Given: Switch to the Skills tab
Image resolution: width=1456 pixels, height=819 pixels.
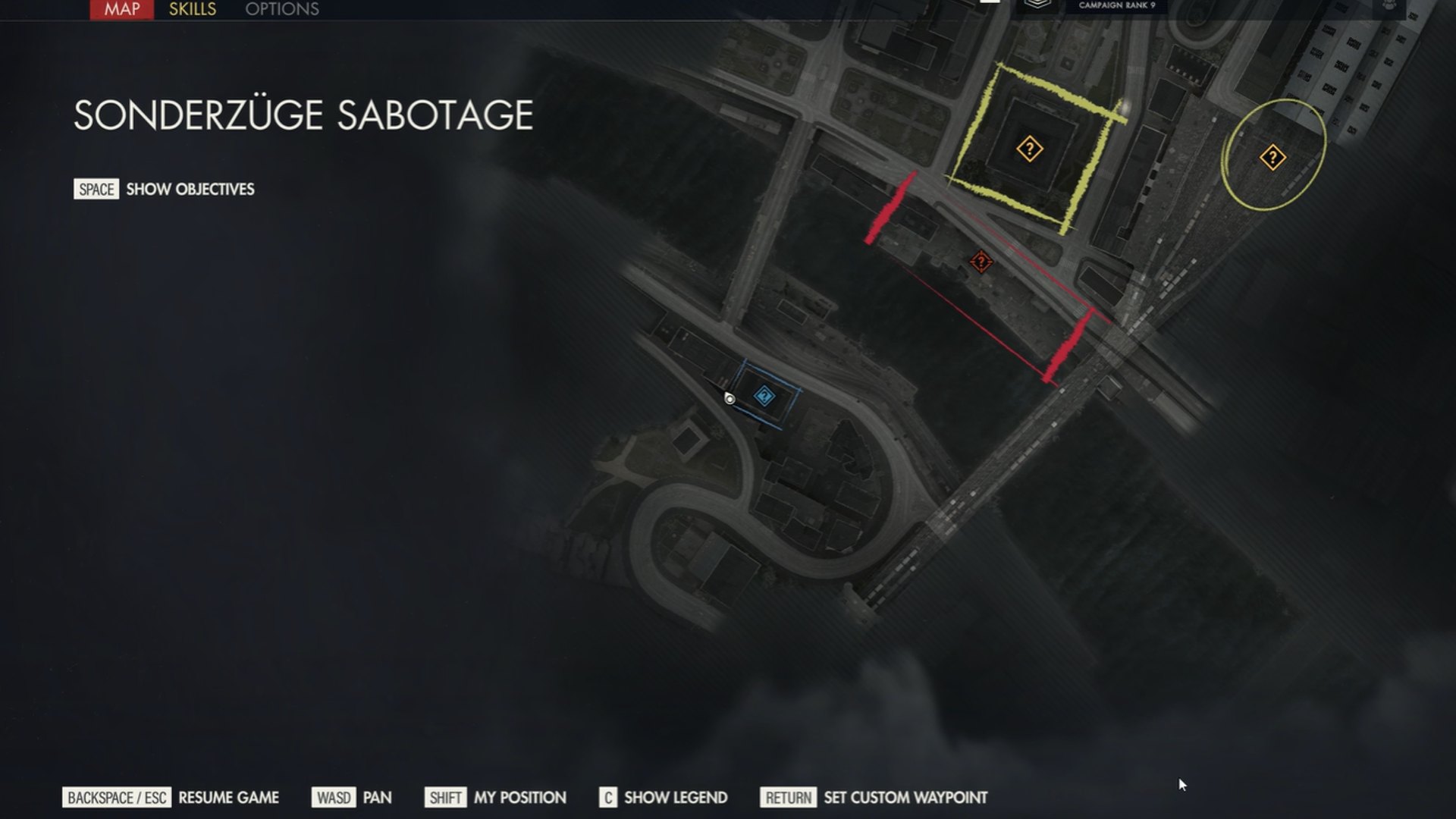Looking at the screenshot, I should click(192, 9).
